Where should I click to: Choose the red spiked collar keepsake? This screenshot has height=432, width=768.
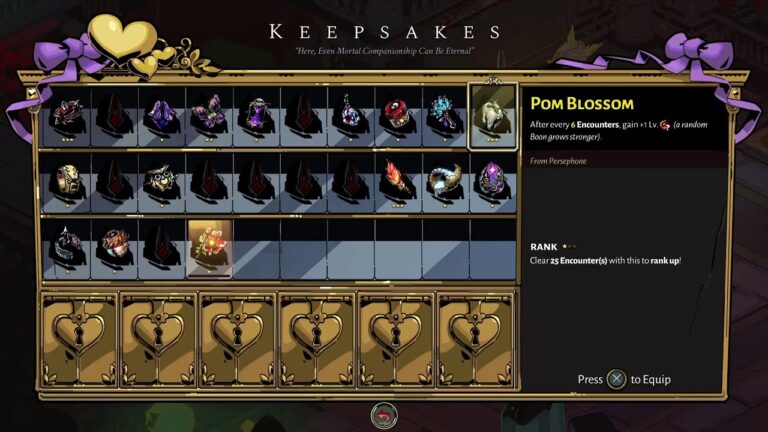click(66, 115)
